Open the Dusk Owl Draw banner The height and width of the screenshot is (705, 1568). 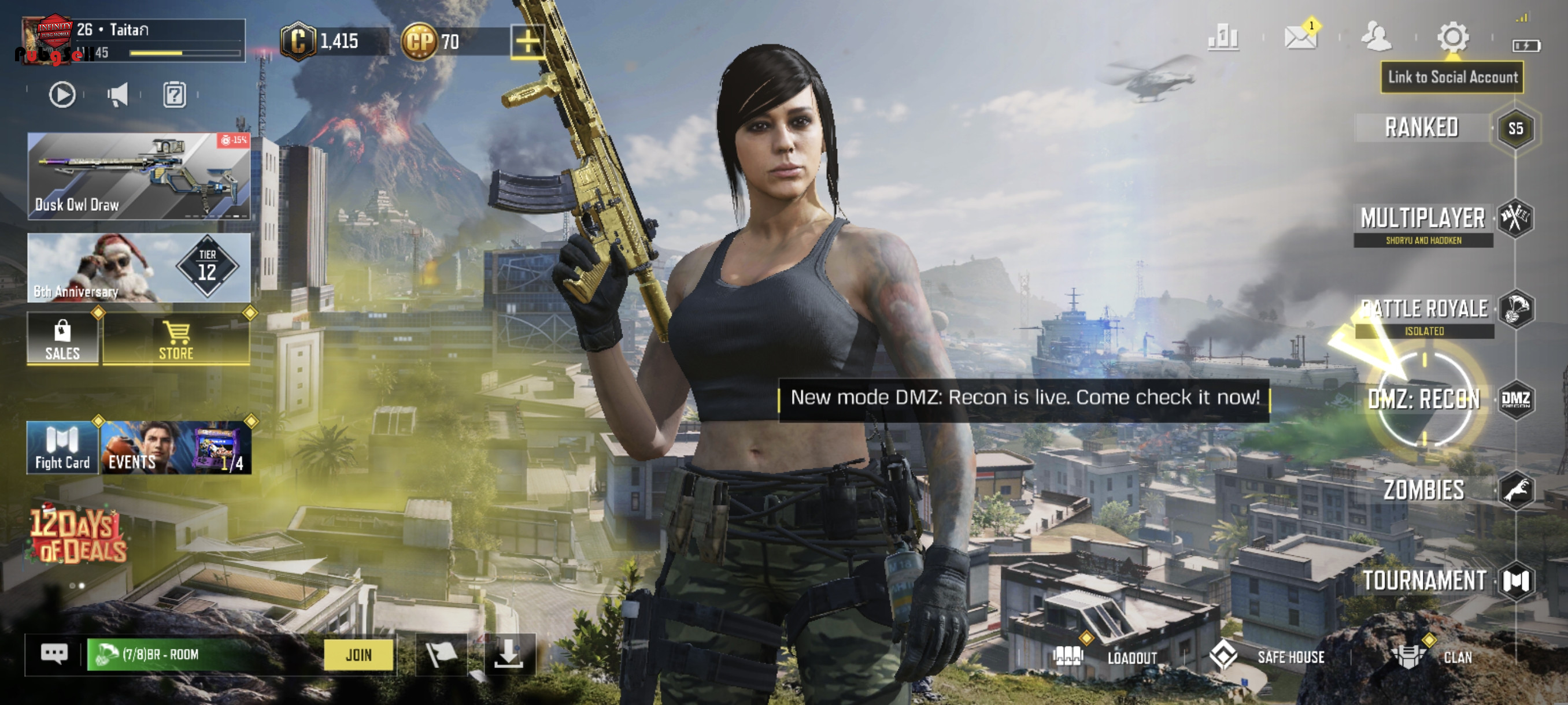(x=139, y=176)
